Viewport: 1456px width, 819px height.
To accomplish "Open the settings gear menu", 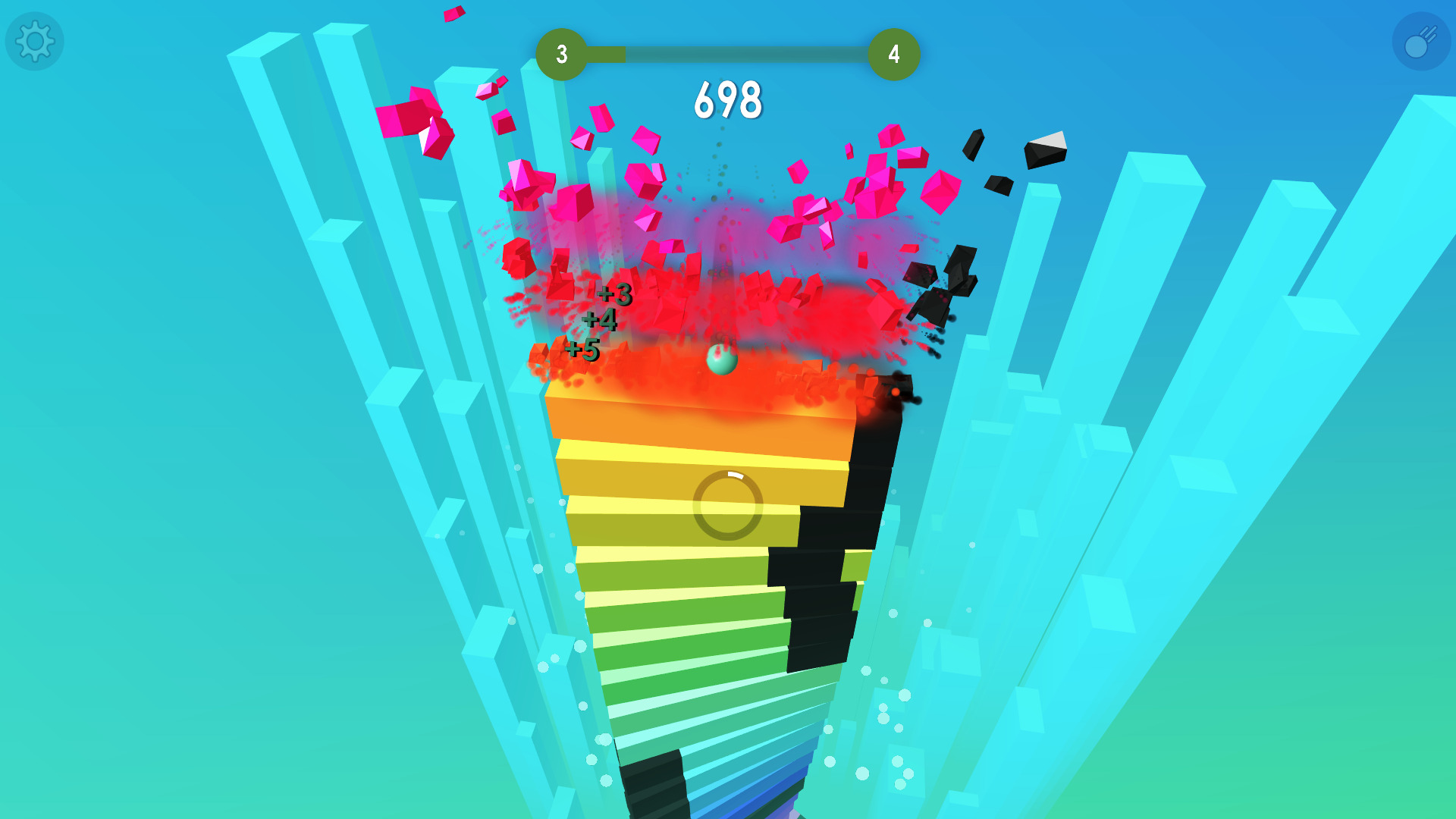I will [x=33, y=41].
